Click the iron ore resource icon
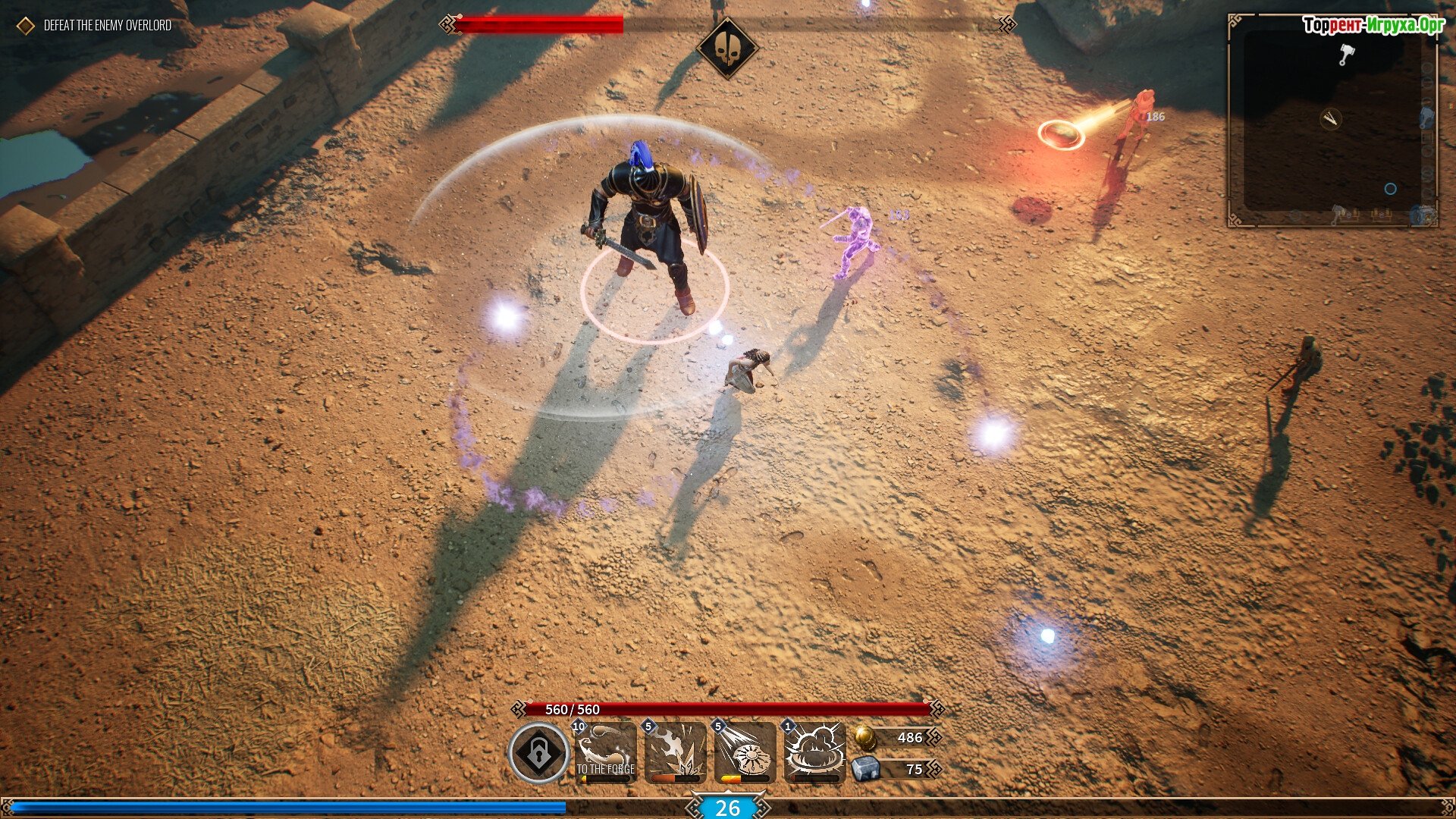The image size is (1456, 819). (x=865, y=769)
